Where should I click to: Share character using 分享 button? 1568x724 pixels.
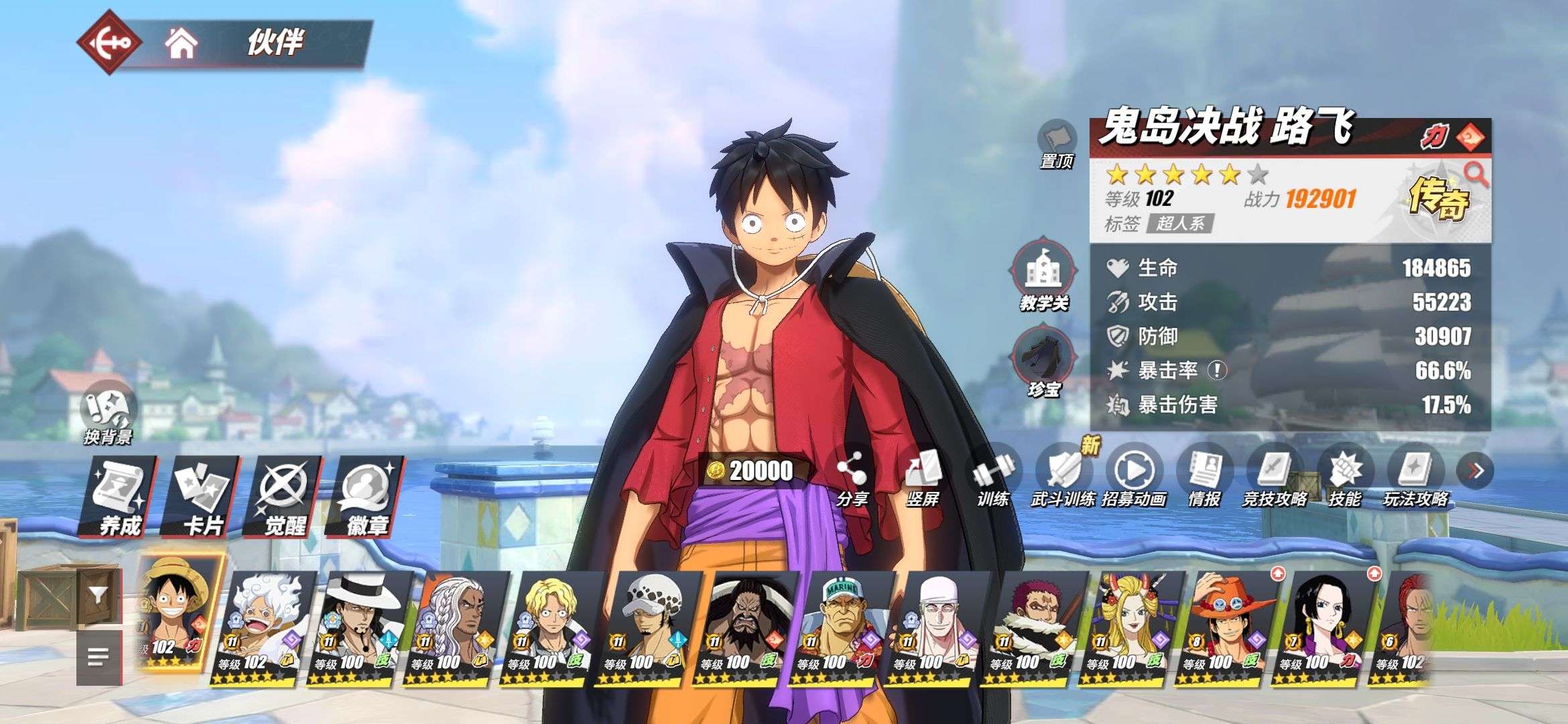[852, 477]
